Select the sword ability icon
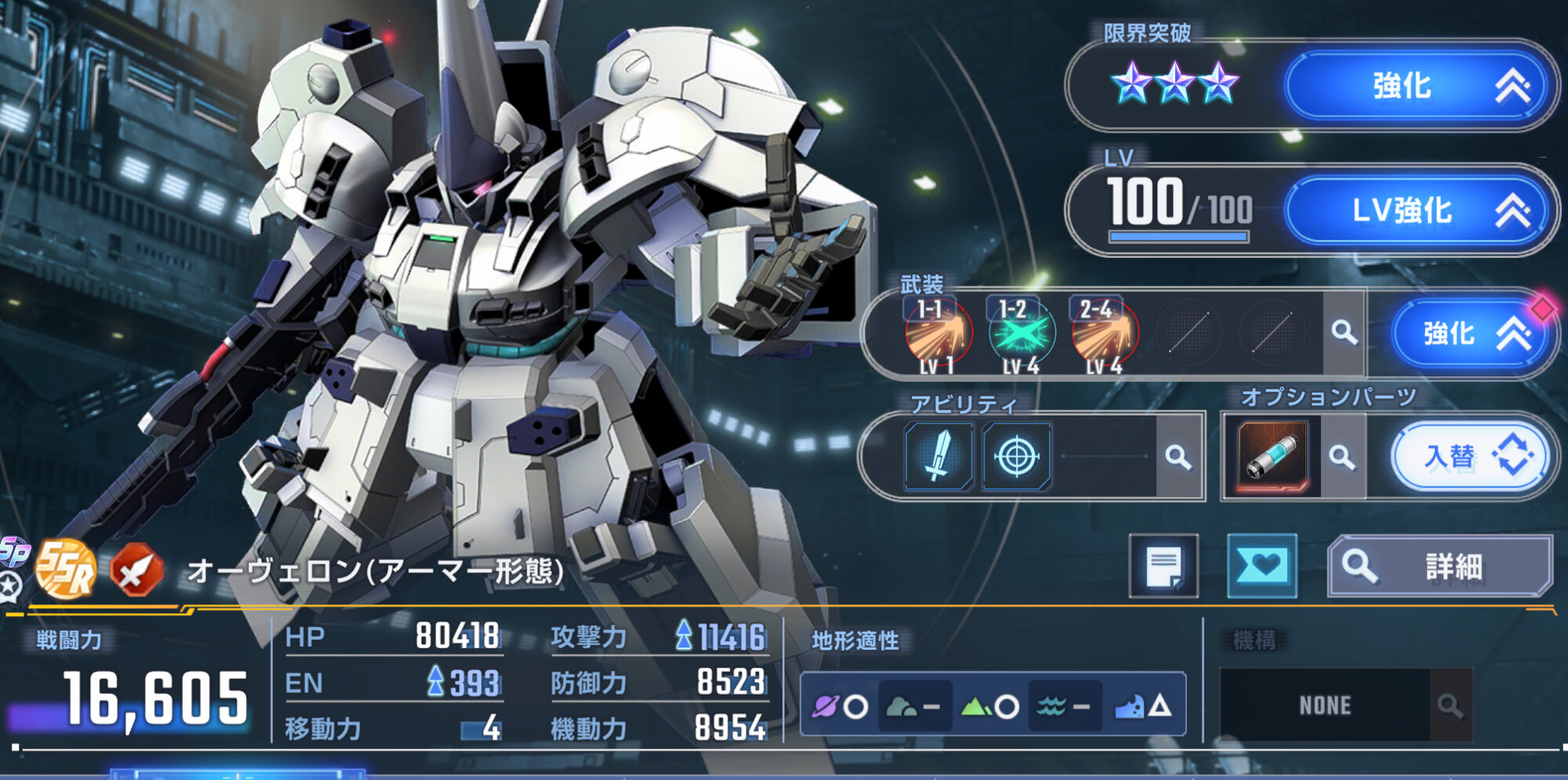Image resolution: width=1568 pixels, height=780 pixels. coord(938,456)
